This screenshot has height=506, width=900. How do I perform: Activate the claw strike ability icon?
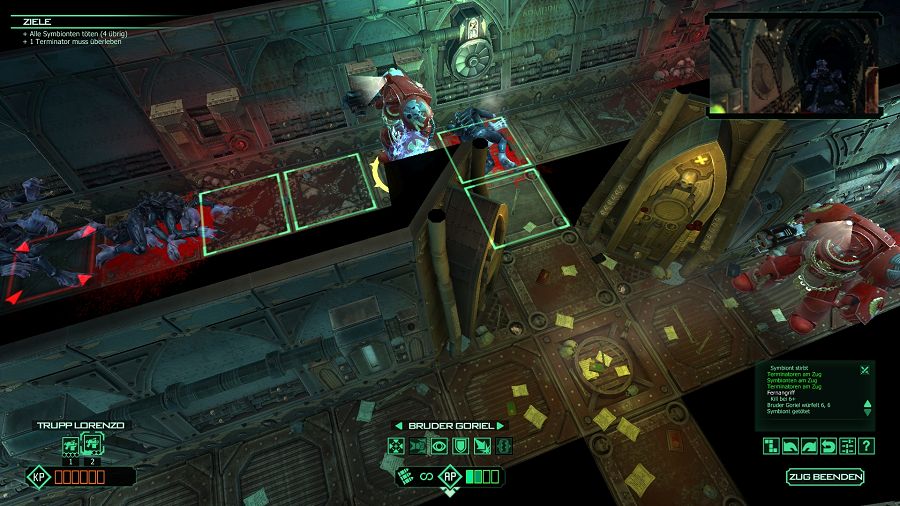pos(482,446)
